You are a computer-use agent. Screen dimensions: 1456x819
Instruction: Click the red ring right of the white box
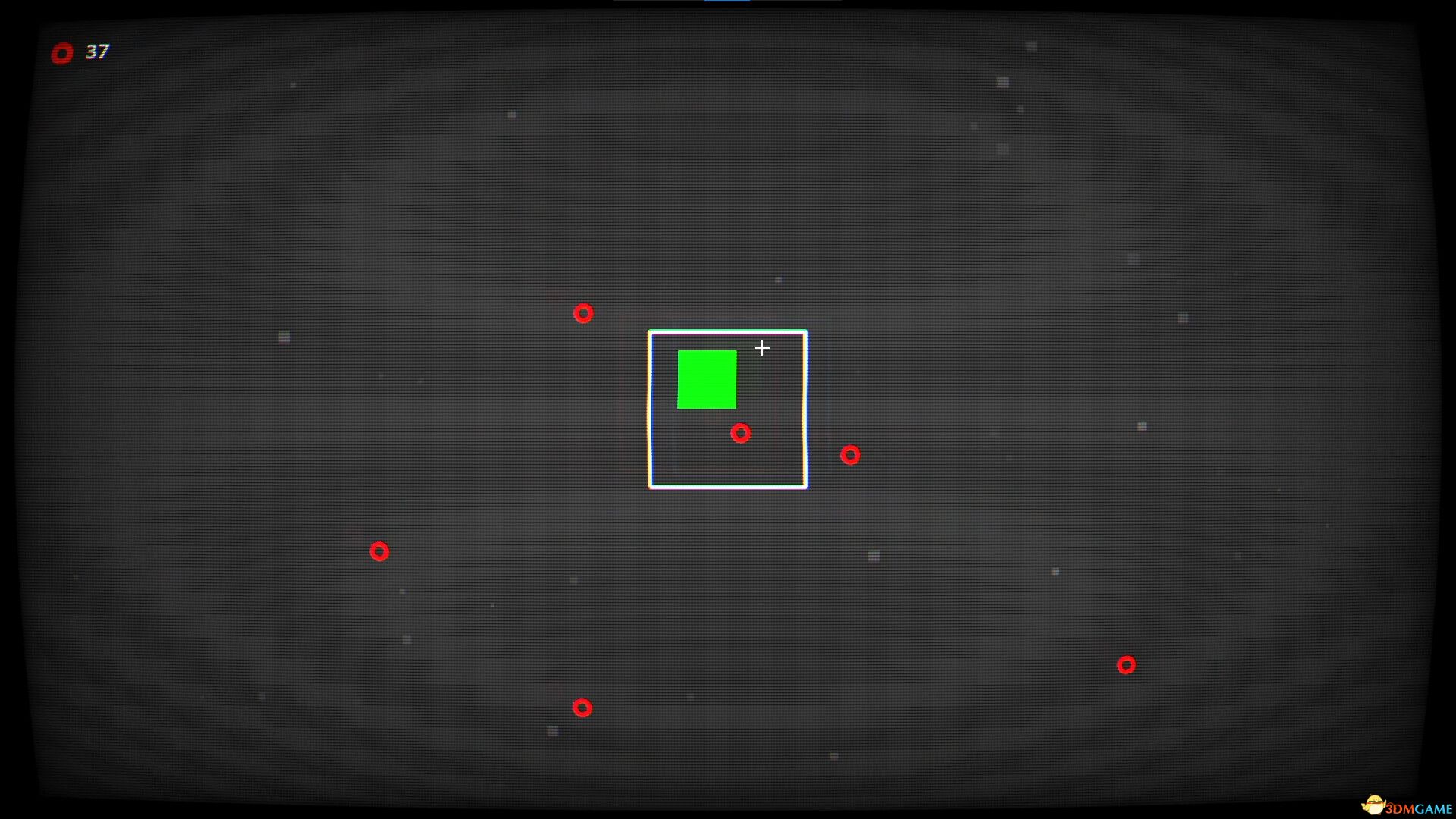tap(851, 454)
